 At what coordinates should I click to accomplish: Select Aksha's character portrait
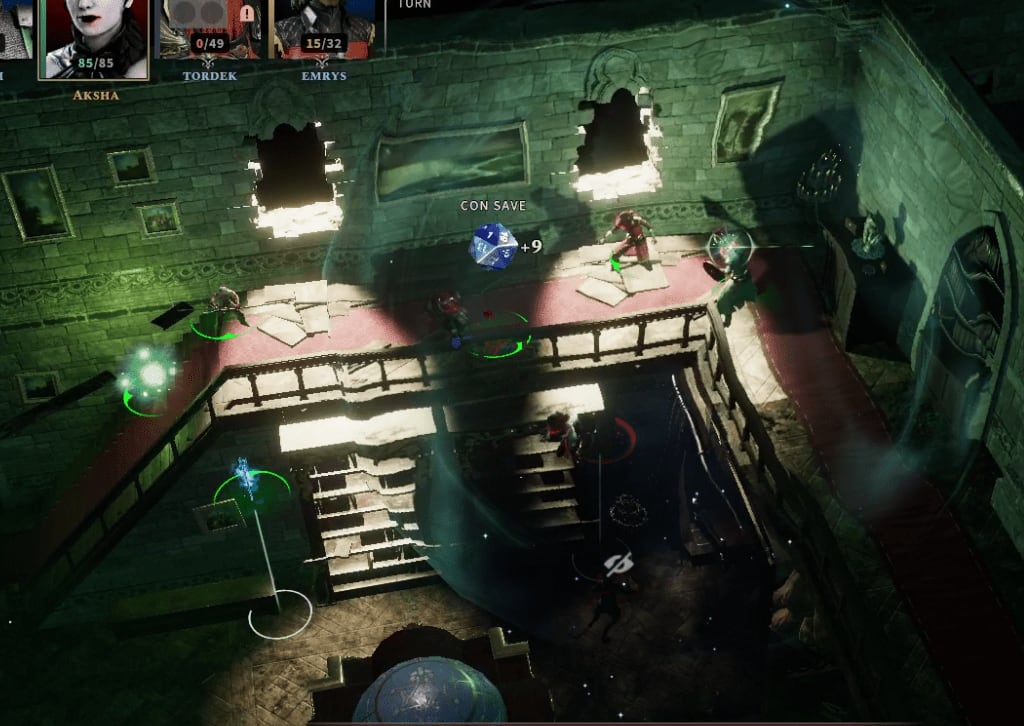click(95, 36)
